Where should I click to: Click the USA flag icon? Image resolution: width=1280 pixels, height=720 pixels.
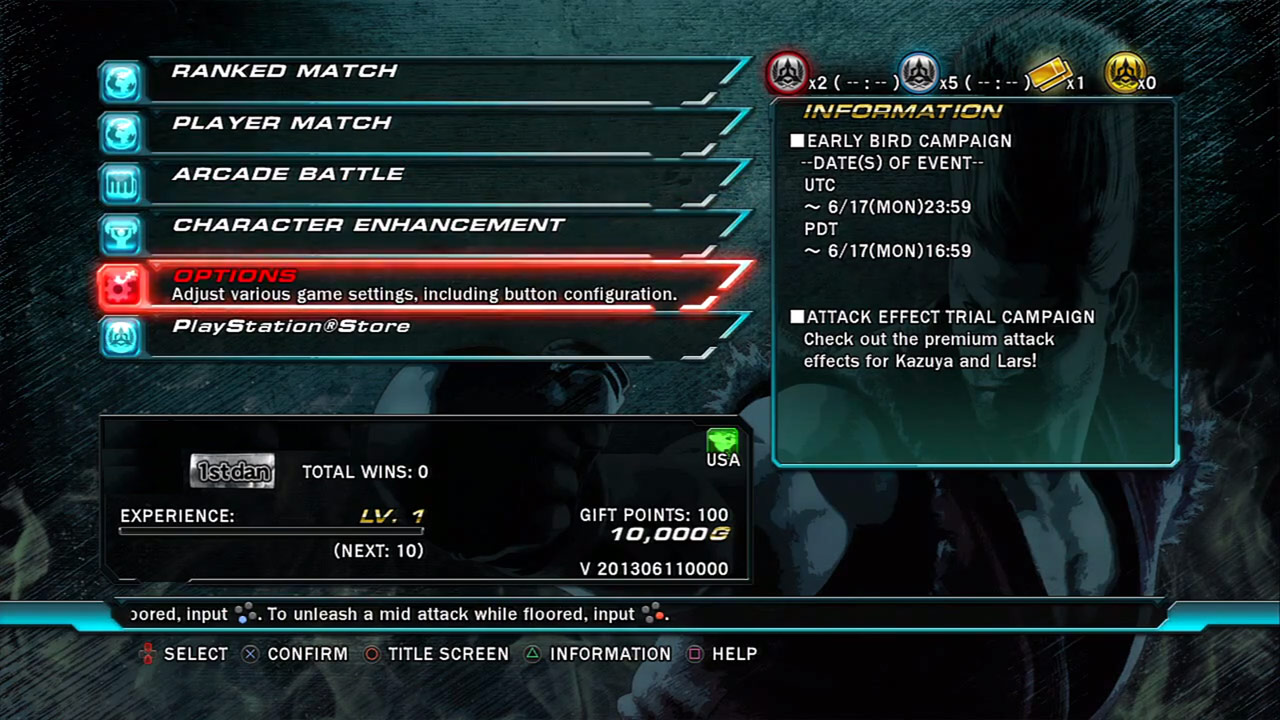click(x=722, y=442)
